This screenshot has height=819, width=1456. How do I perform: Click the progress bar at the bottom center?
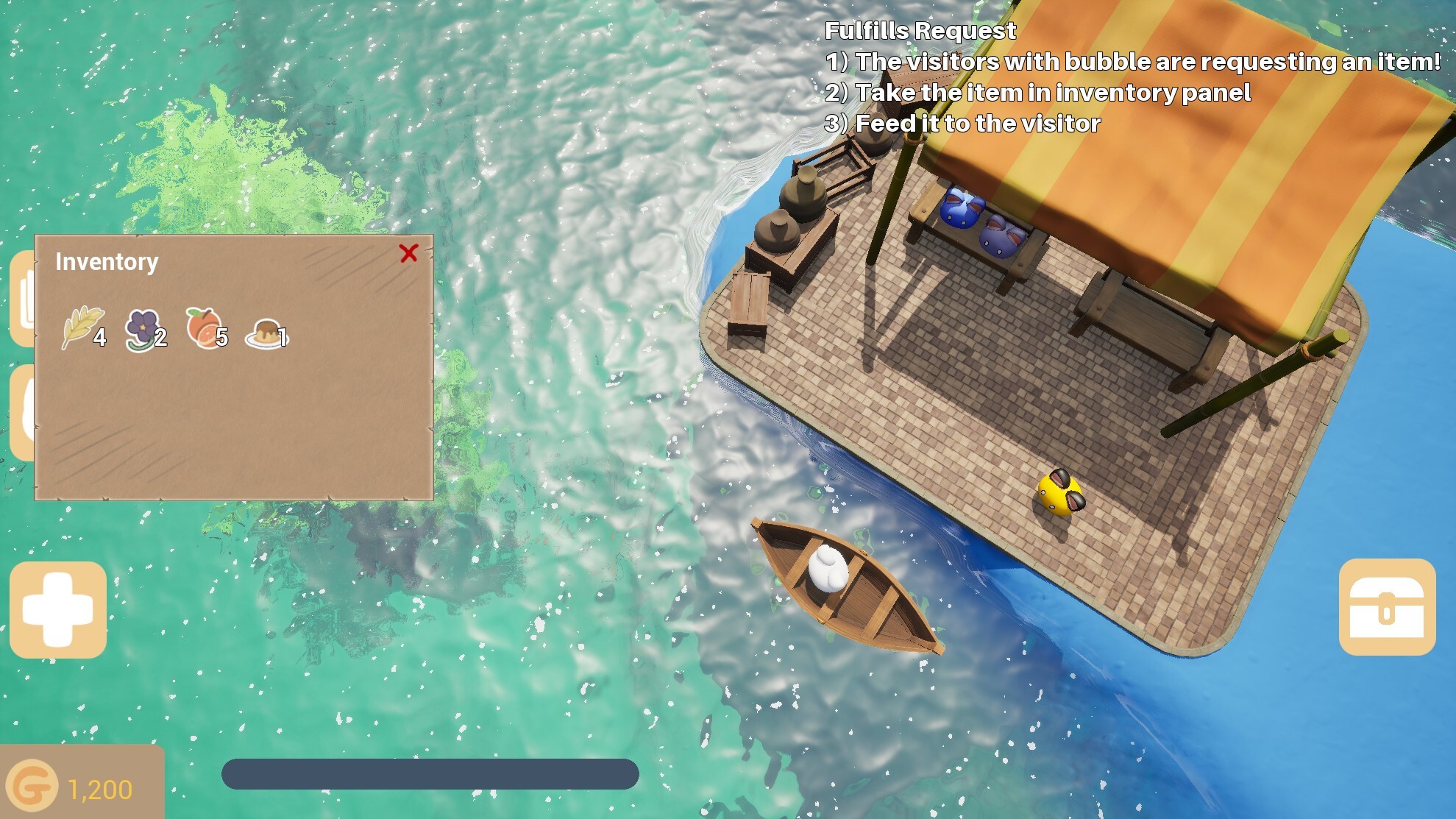point(430,773)
